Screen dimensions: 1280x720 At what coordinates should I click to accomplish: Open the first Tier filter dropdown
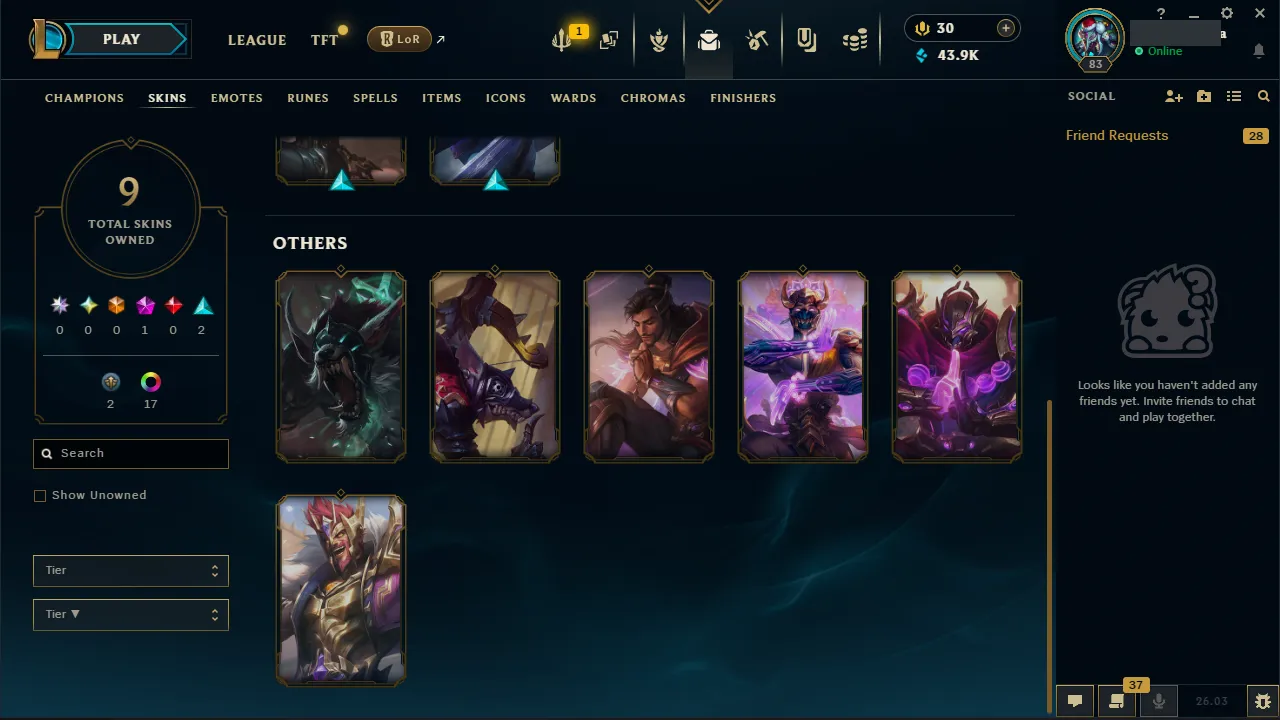(130, 570)
